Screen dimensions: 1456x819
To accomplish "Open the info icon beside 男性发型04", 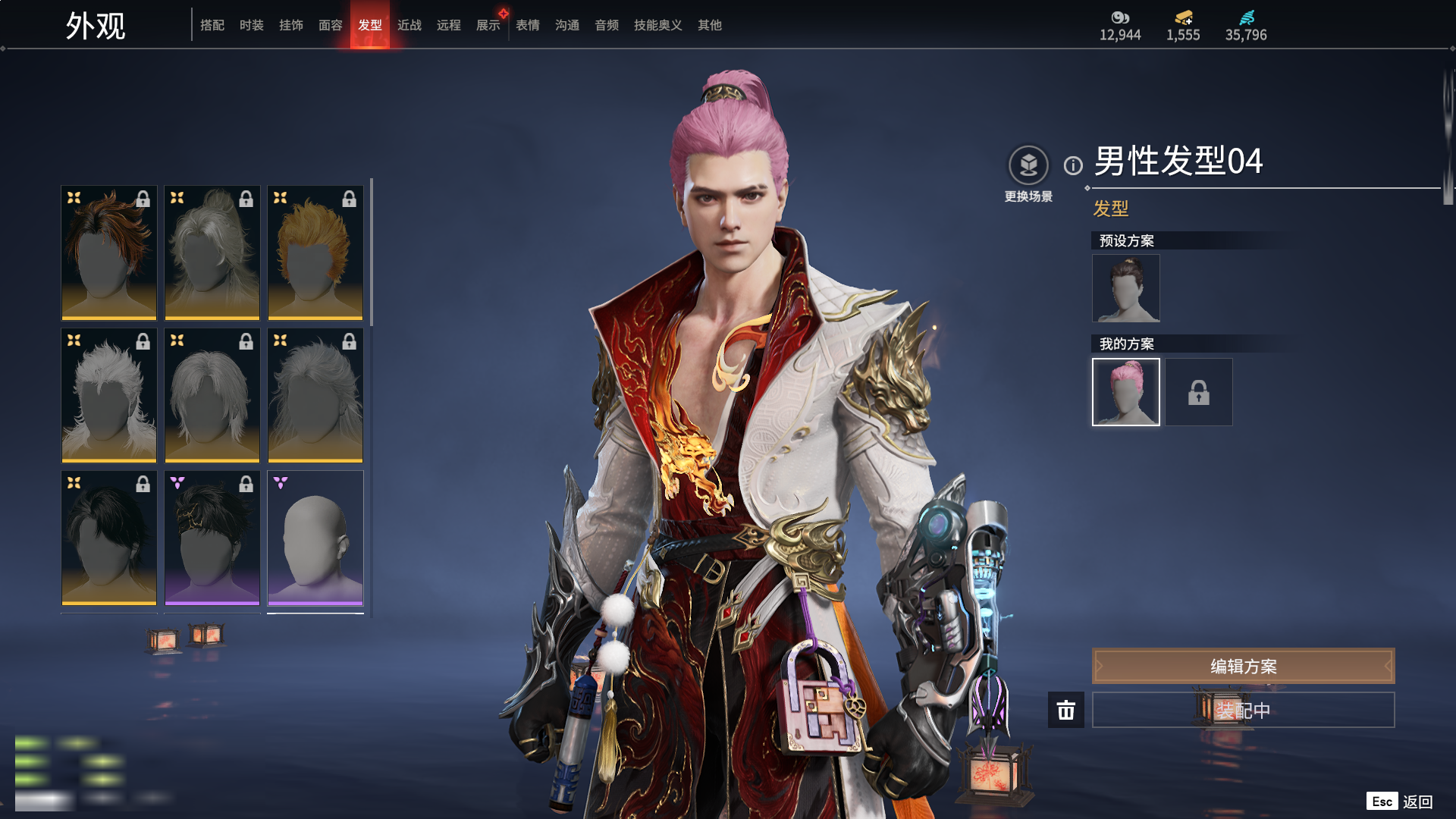I will coord(1073,165).
